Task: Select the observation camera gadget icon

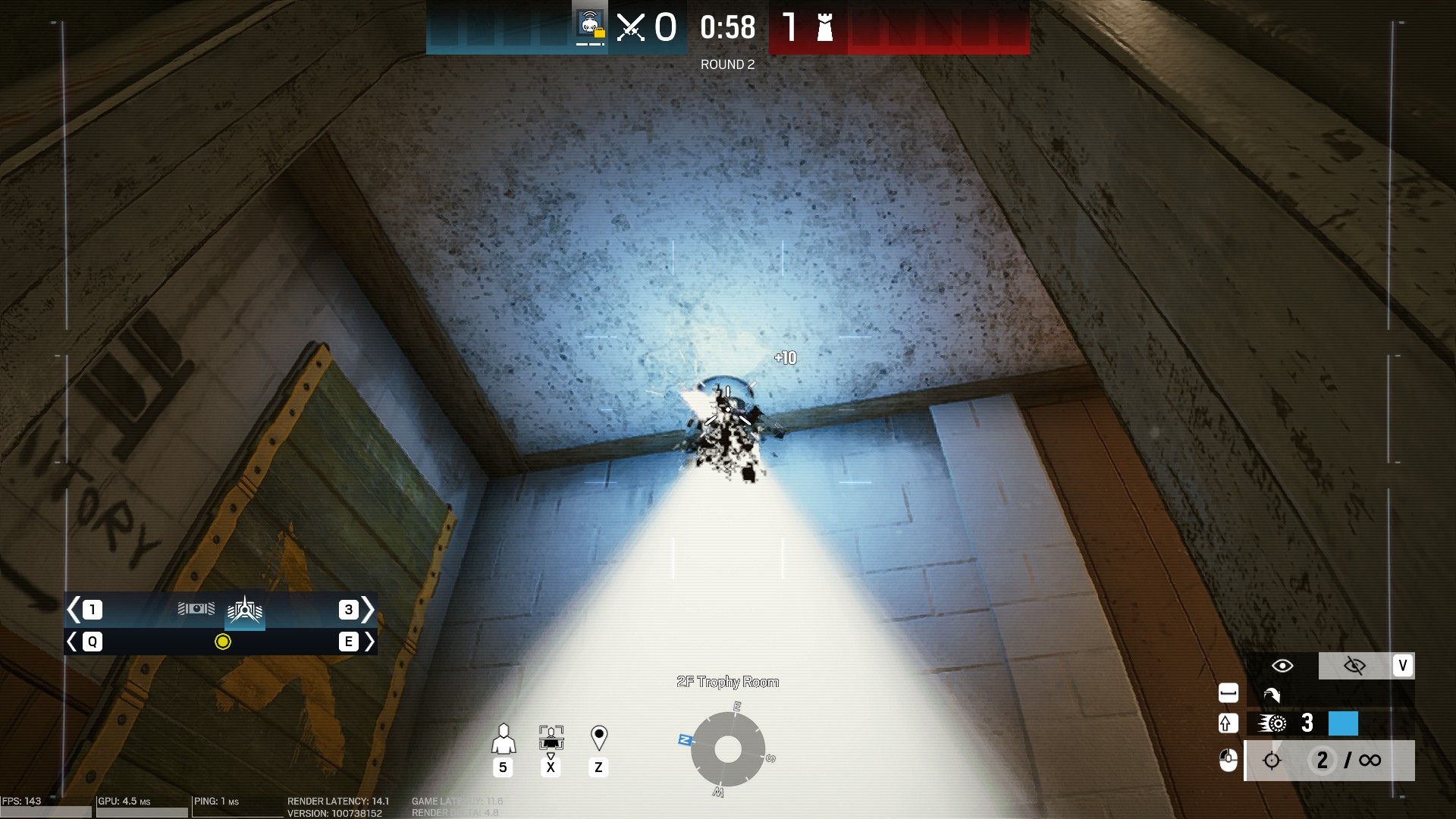Action: click(x=196, y=608)
